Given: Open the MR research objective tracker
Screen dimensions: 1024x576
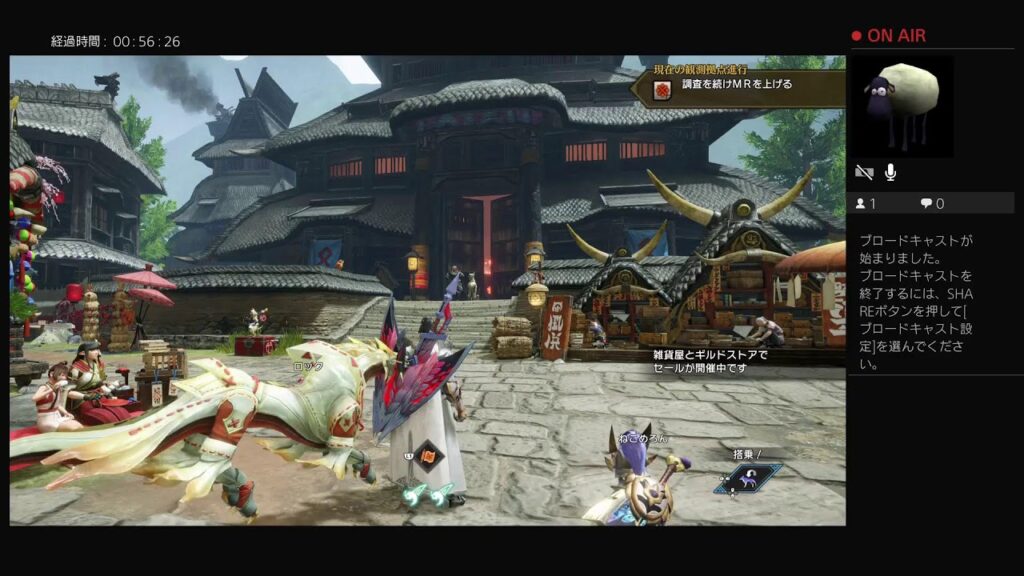Looking at the screenshot, I should click(x=738, y=86).
